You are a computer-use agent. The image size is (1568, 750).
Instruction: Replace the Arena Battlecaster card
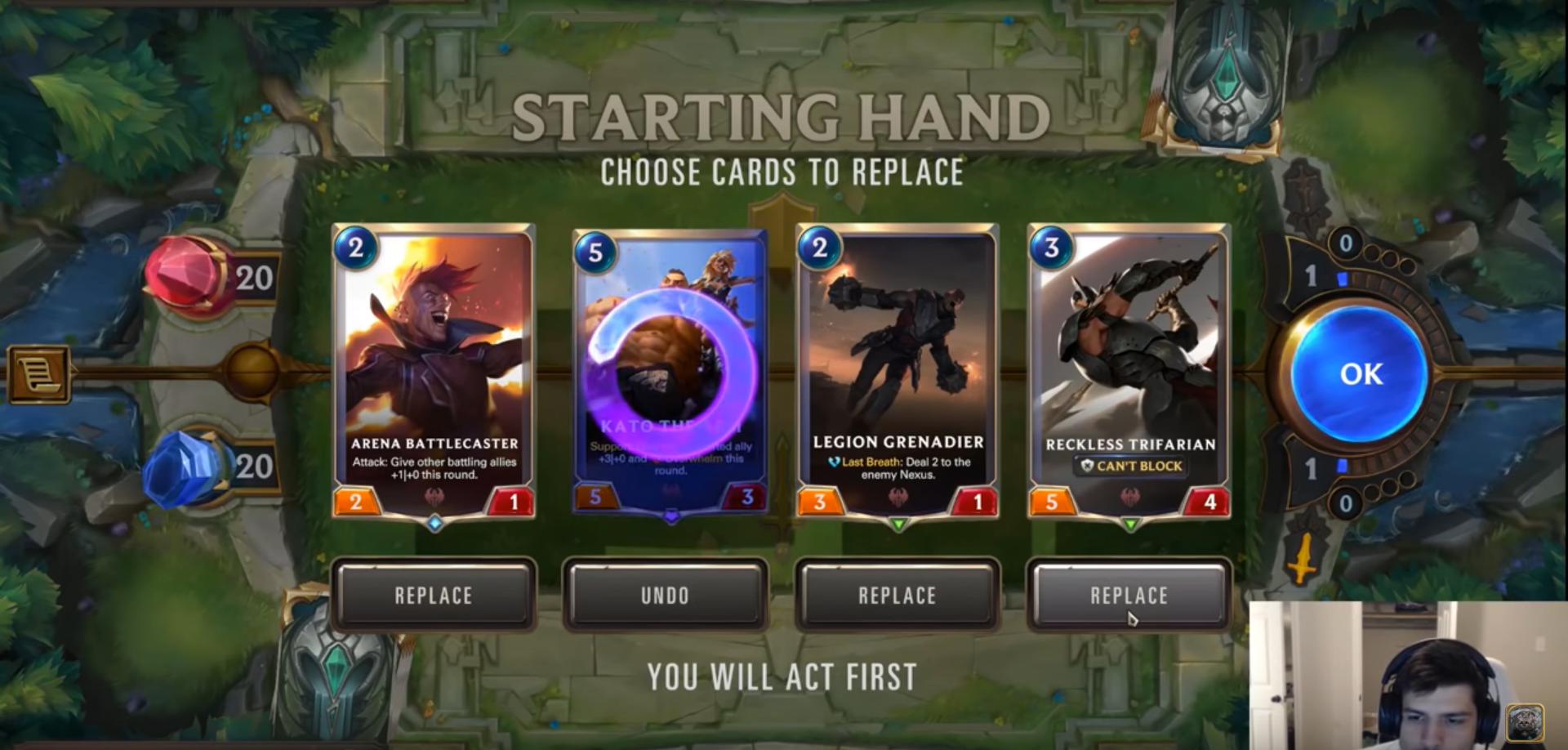(434, 596)
